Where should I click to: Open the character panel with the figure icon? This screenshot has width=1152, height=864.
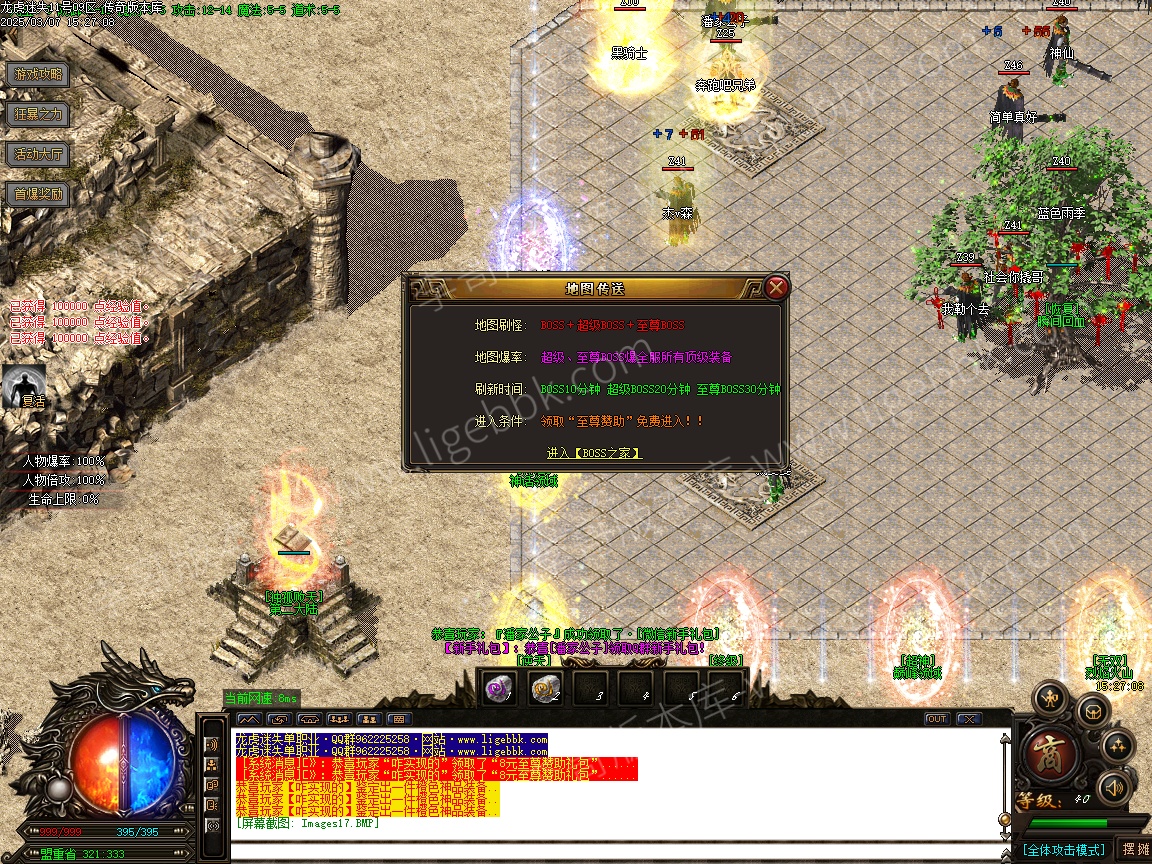pyautogui.click(x=1051, y=697)
